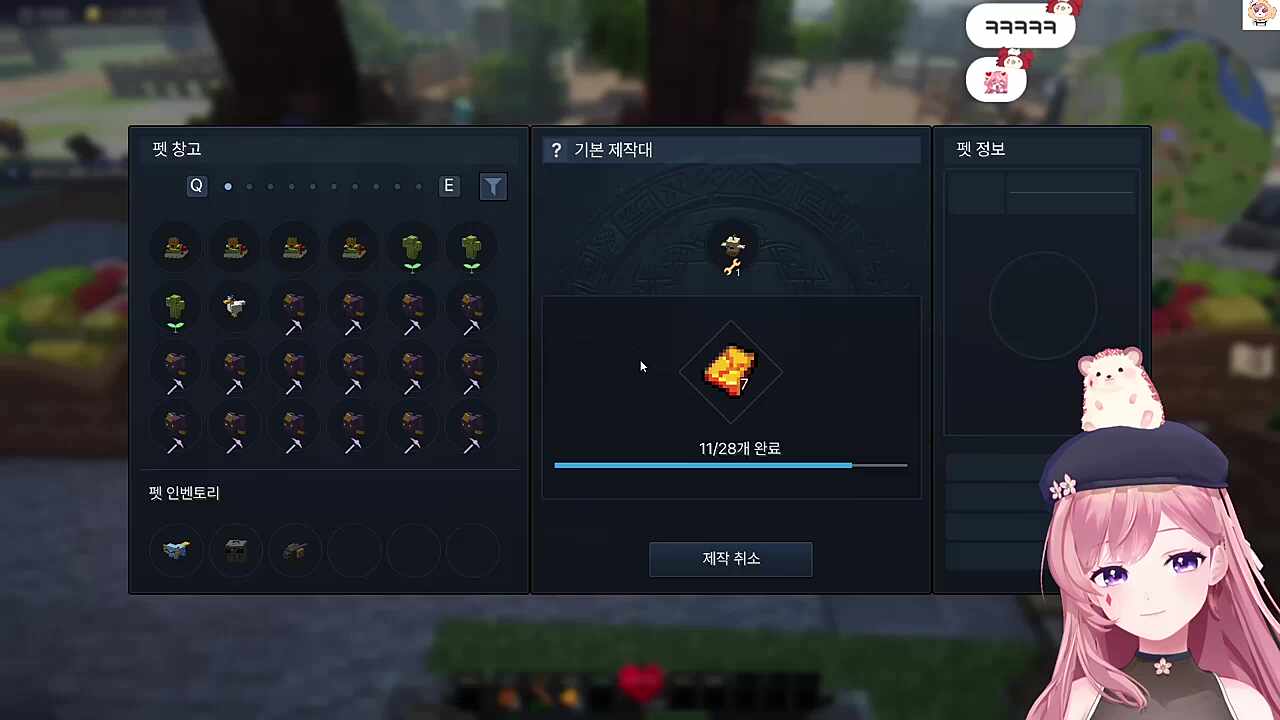Click the Q page navigation icon
Image resolution: width=1280 pixels, height=720 pixels.
pyautogui.click(x=196, y=186)
